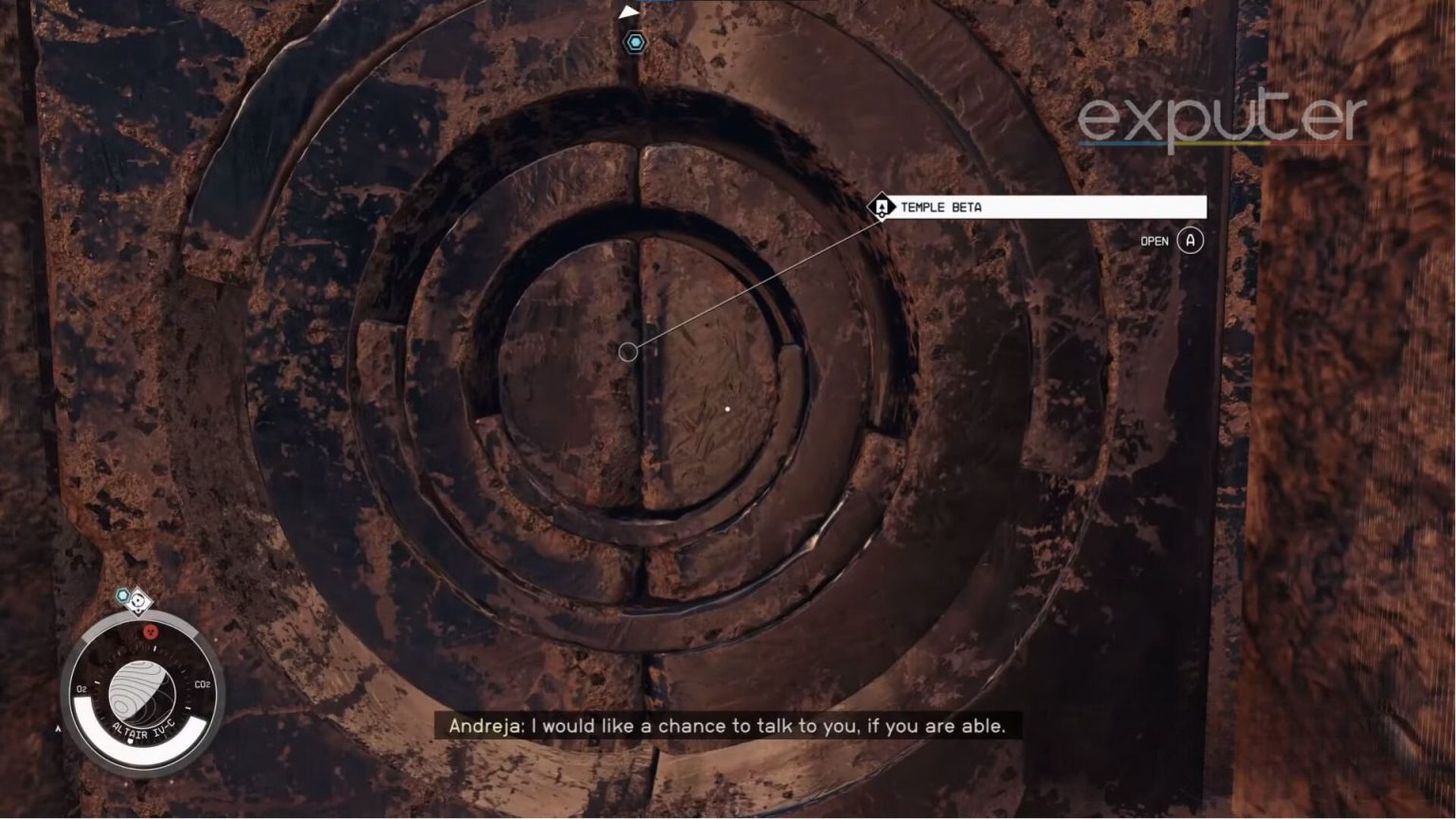1456x819 pixels.
Task: Click the teal hexagon marker above the door
Action: [x=633, y=42]
